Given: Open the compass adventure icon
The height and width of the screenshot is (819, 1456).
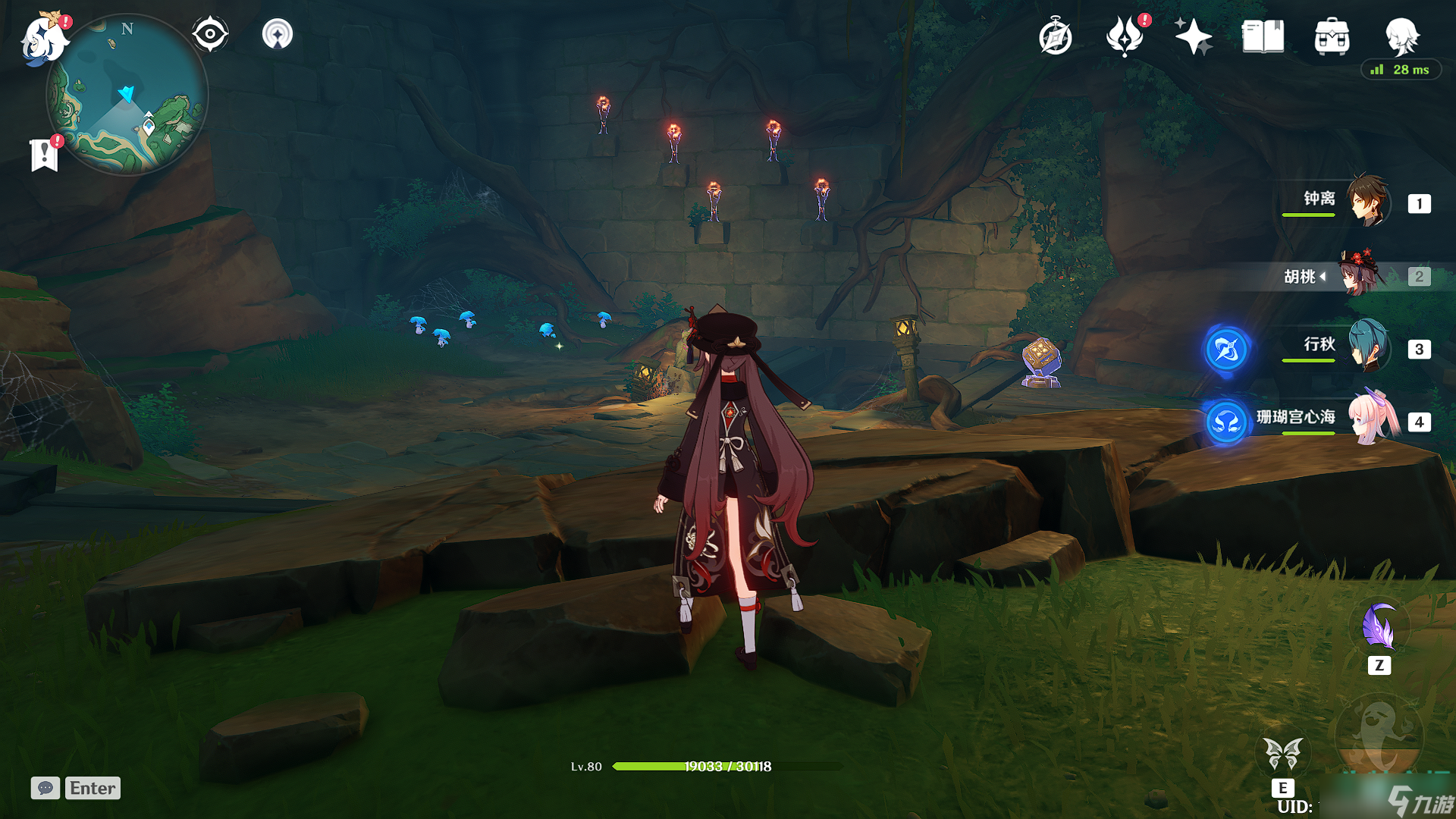Looking at the screenshot, I should tap(1055, 37).
